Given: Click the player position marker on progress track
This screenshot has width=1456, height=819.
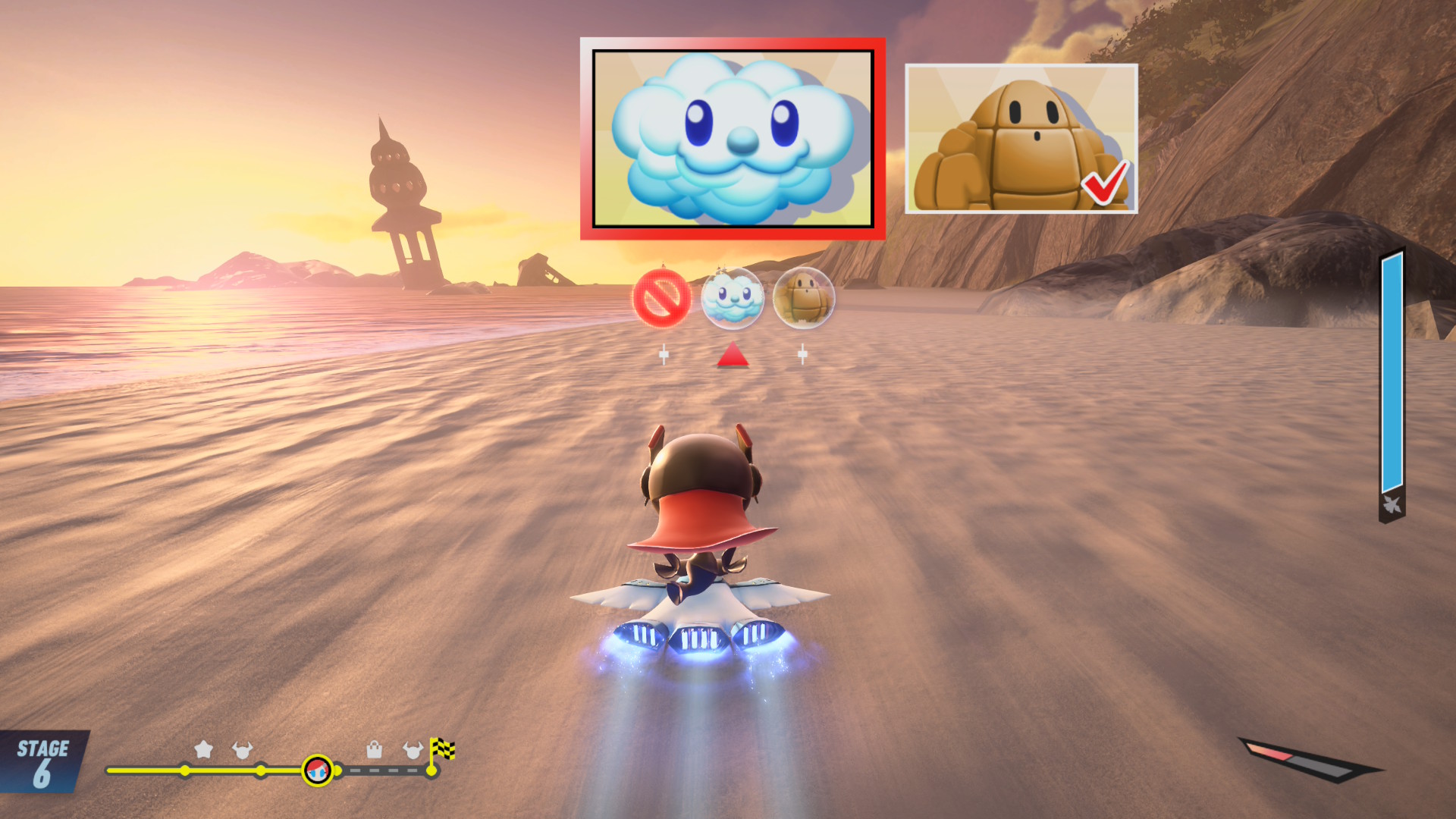Looking at the screenshot, I should coord(317,770).
